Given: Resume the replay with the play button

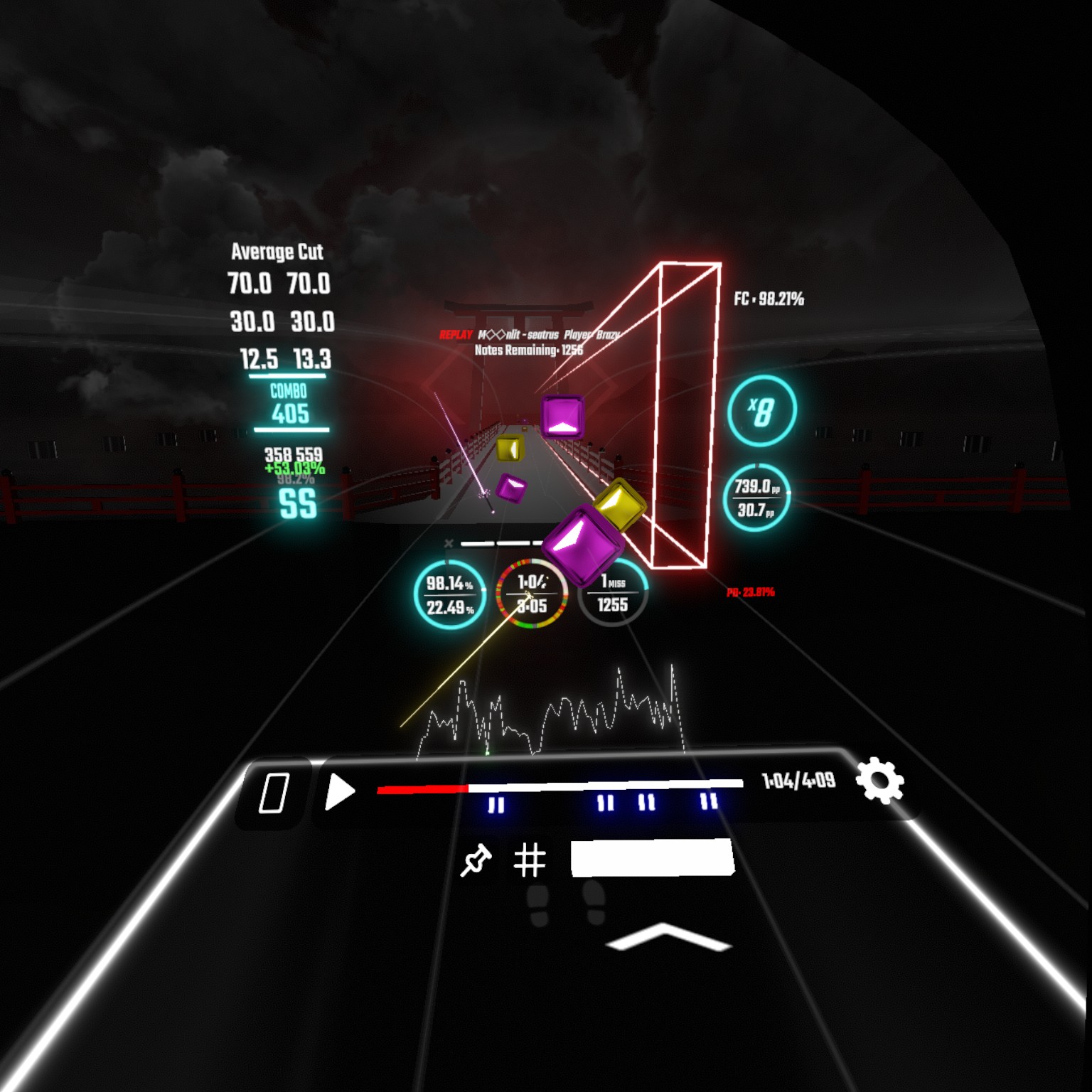Looking at the screenshot, I should pos(339,791).
